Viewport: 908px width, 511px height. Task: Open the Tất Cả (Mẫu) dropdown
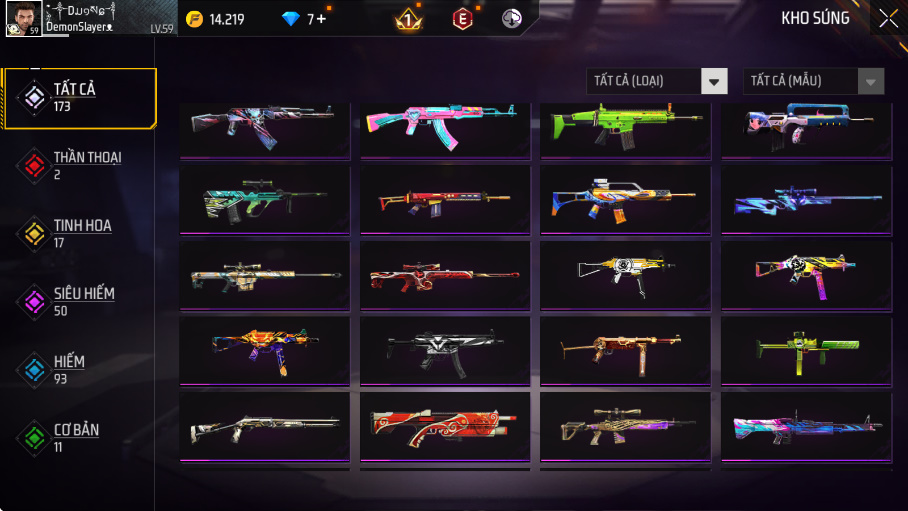(813, 81)
